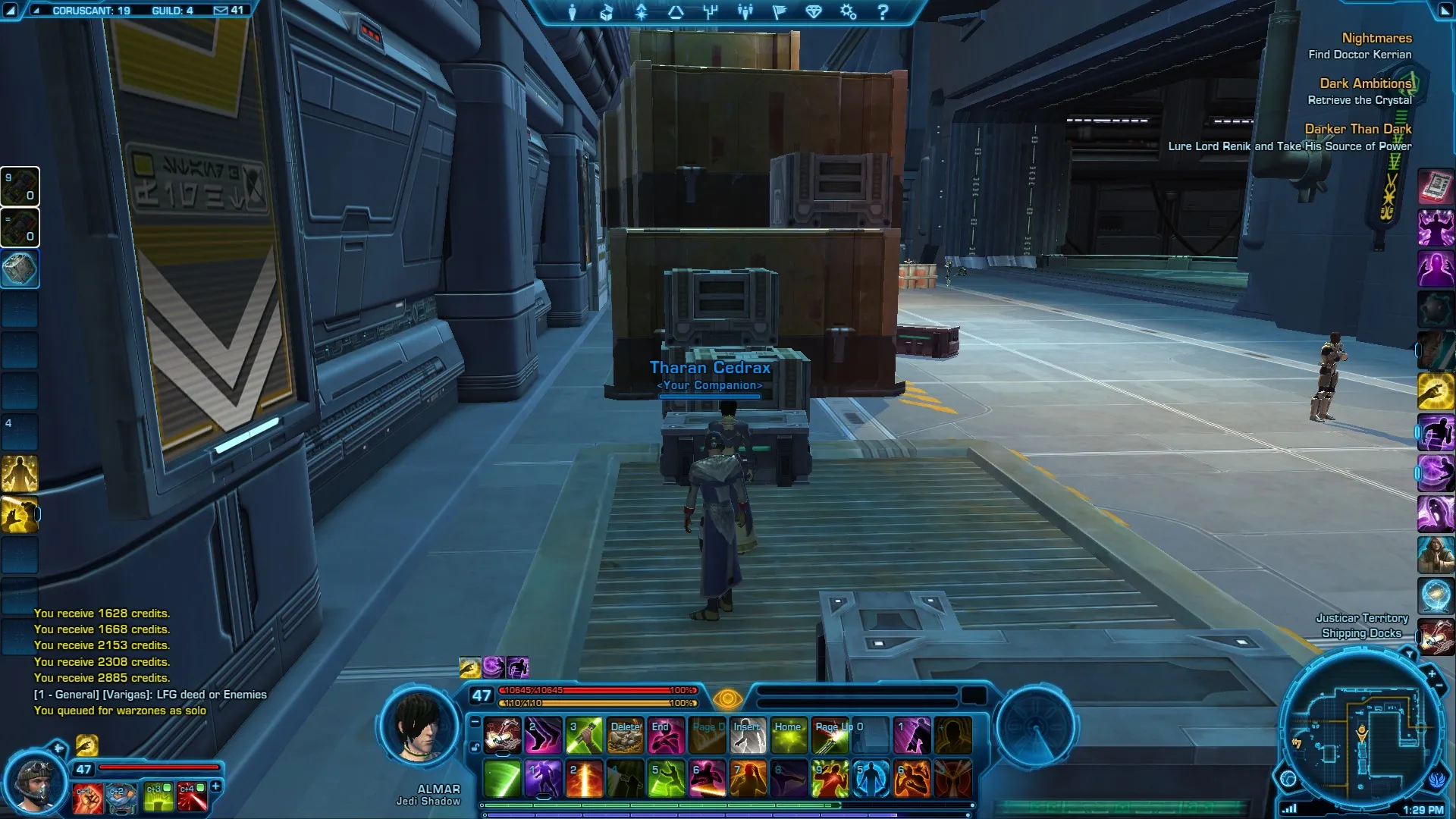Activate the ability slot labeled Home
The height and width of the screenshot is (819, 1456).
click(789, 736)
